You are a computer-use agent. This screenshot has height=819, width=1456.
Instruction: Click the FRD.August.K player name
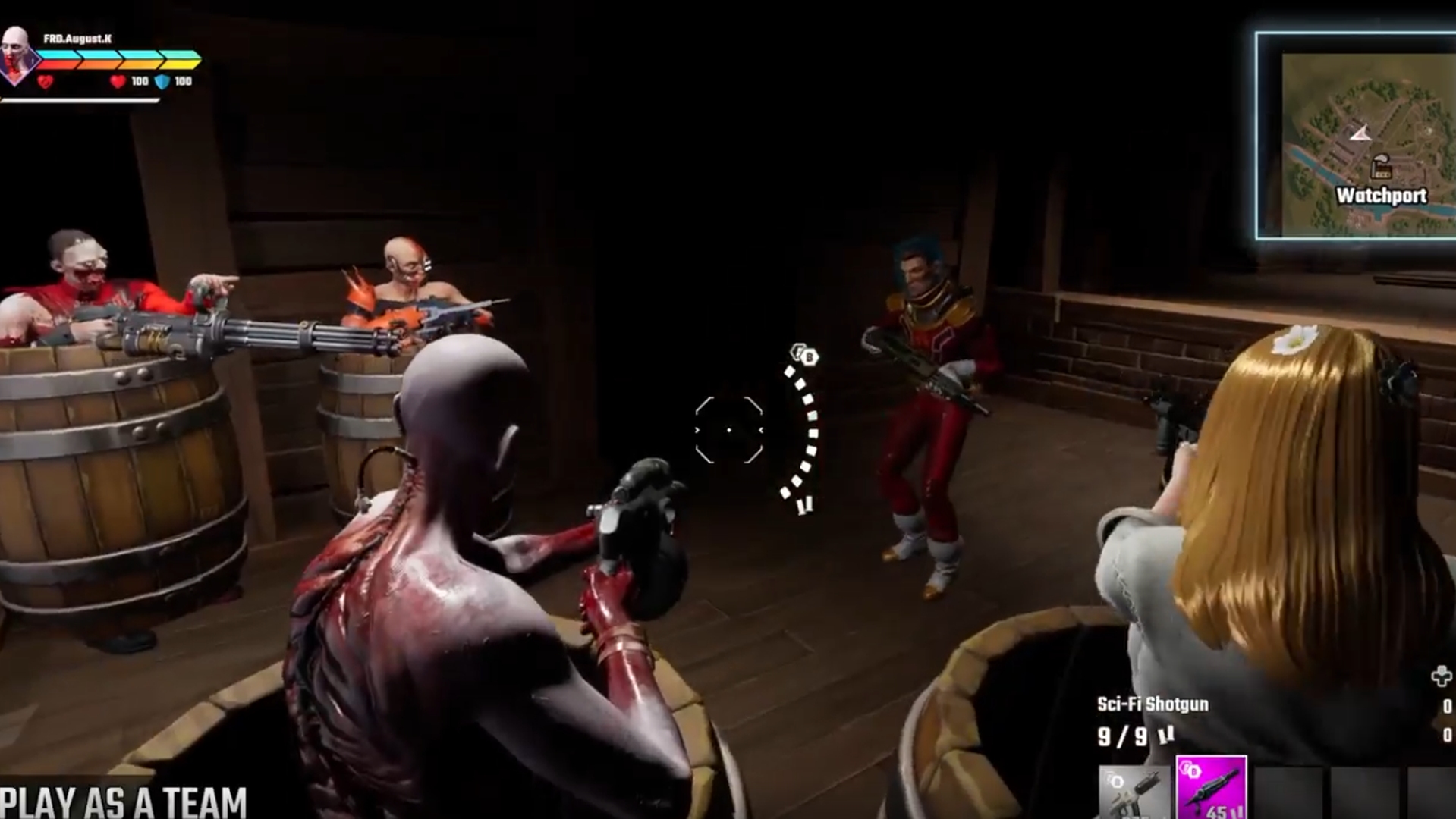(x=77, y=38)
